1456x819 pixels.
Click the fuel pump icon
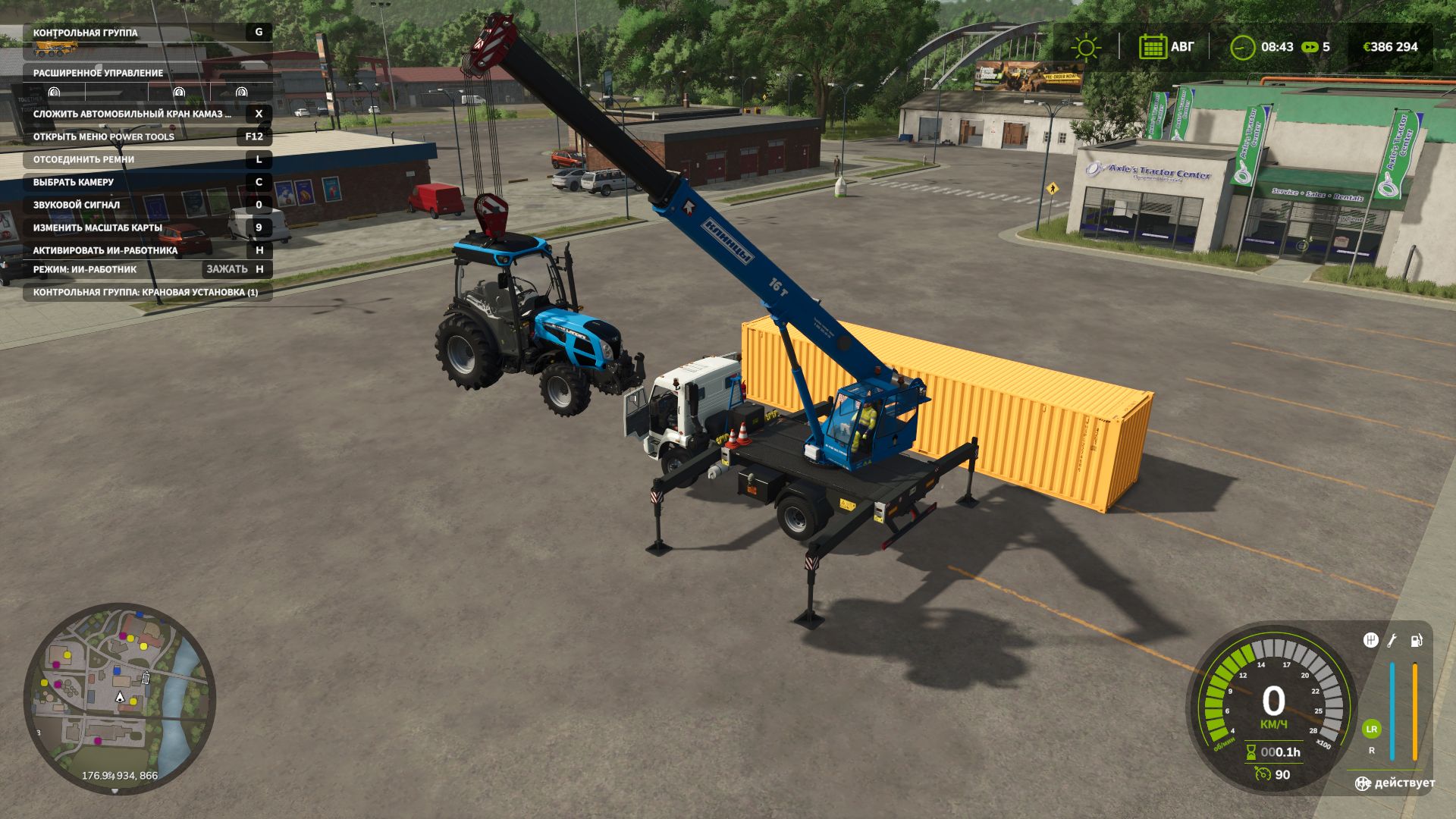click(1416, 640)
